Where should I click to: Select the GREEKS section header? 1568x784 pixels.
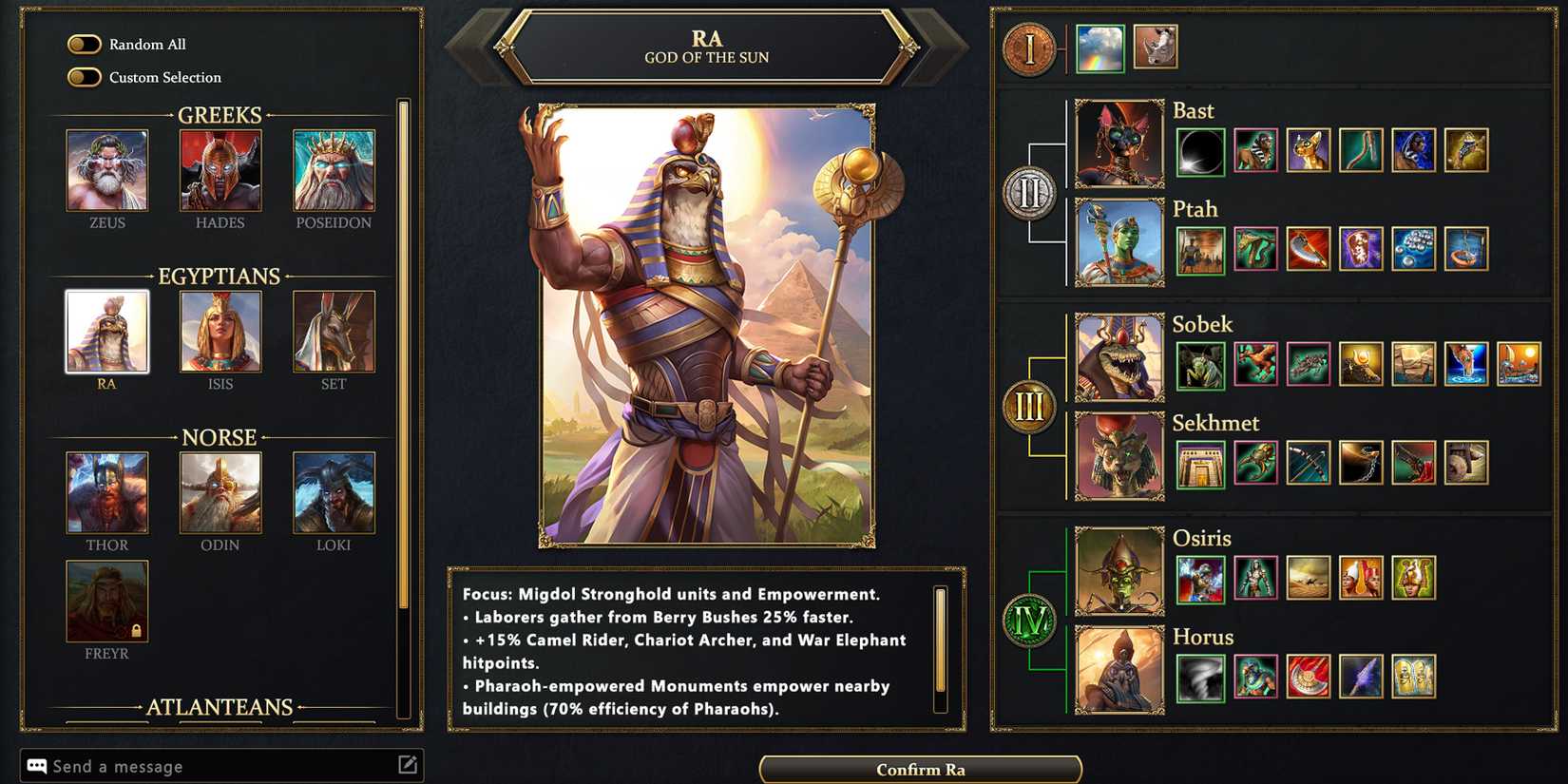coord(220,115)
